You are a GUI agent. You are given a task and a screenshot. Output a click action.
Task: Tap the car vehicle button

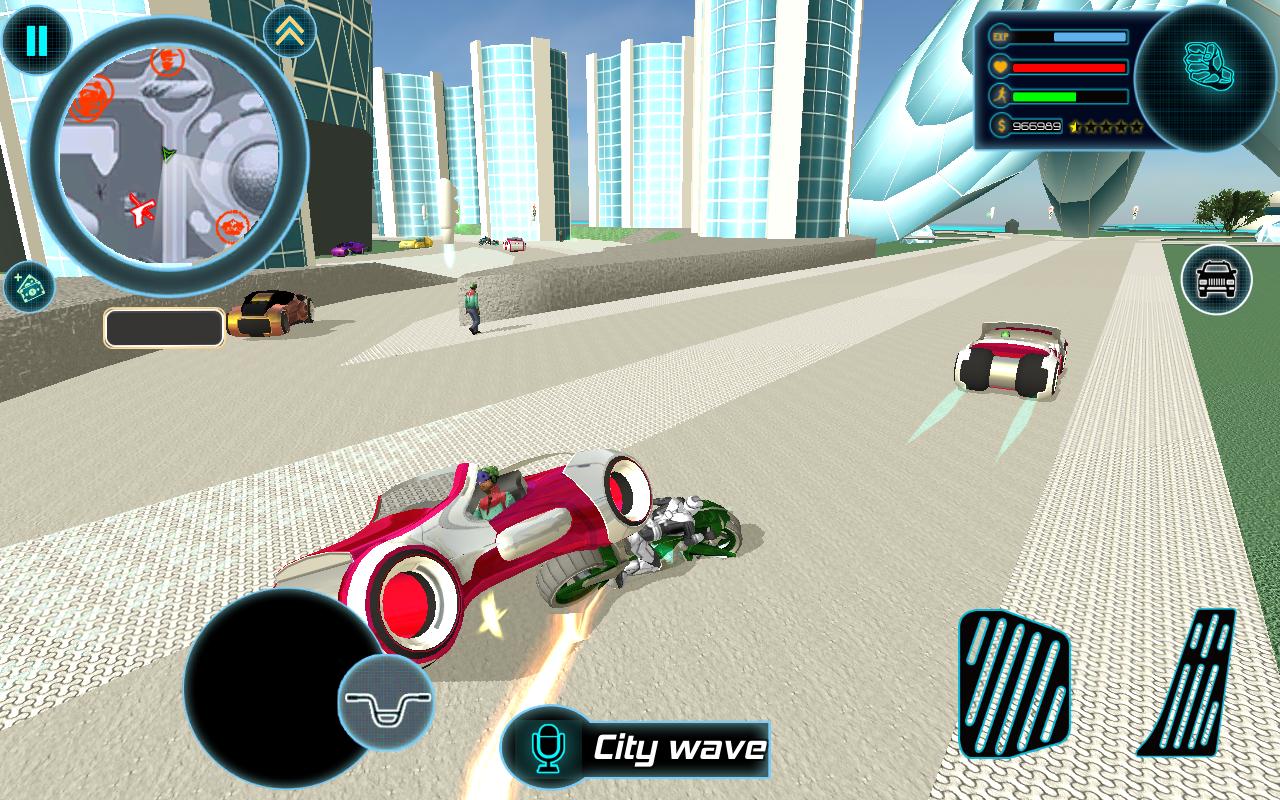coord(1216,279)
